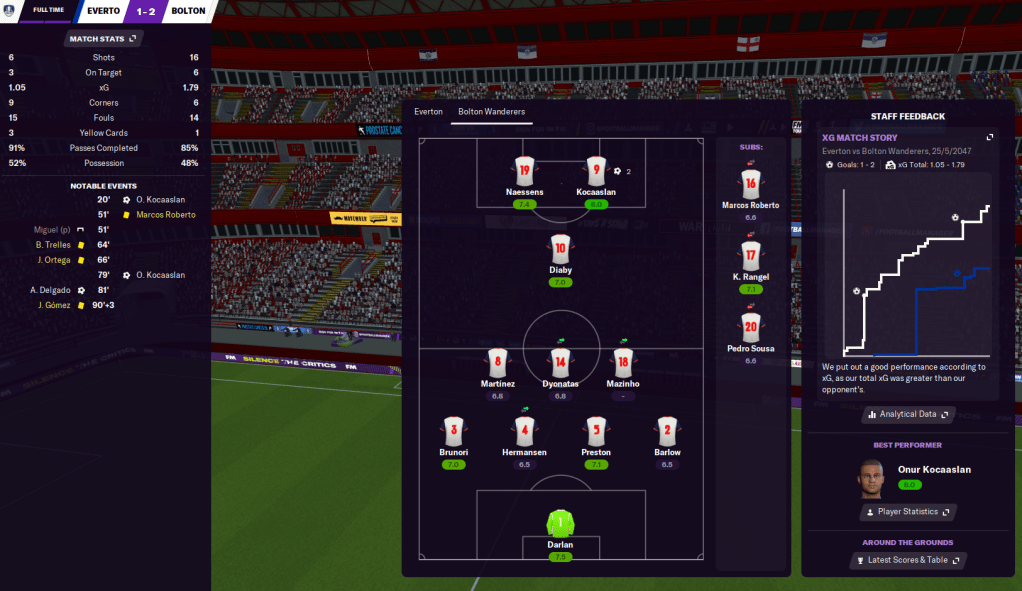1022x591 pixels.
Task: Pick Hermansen's number 4 shirt
Action: pos(525,432)
